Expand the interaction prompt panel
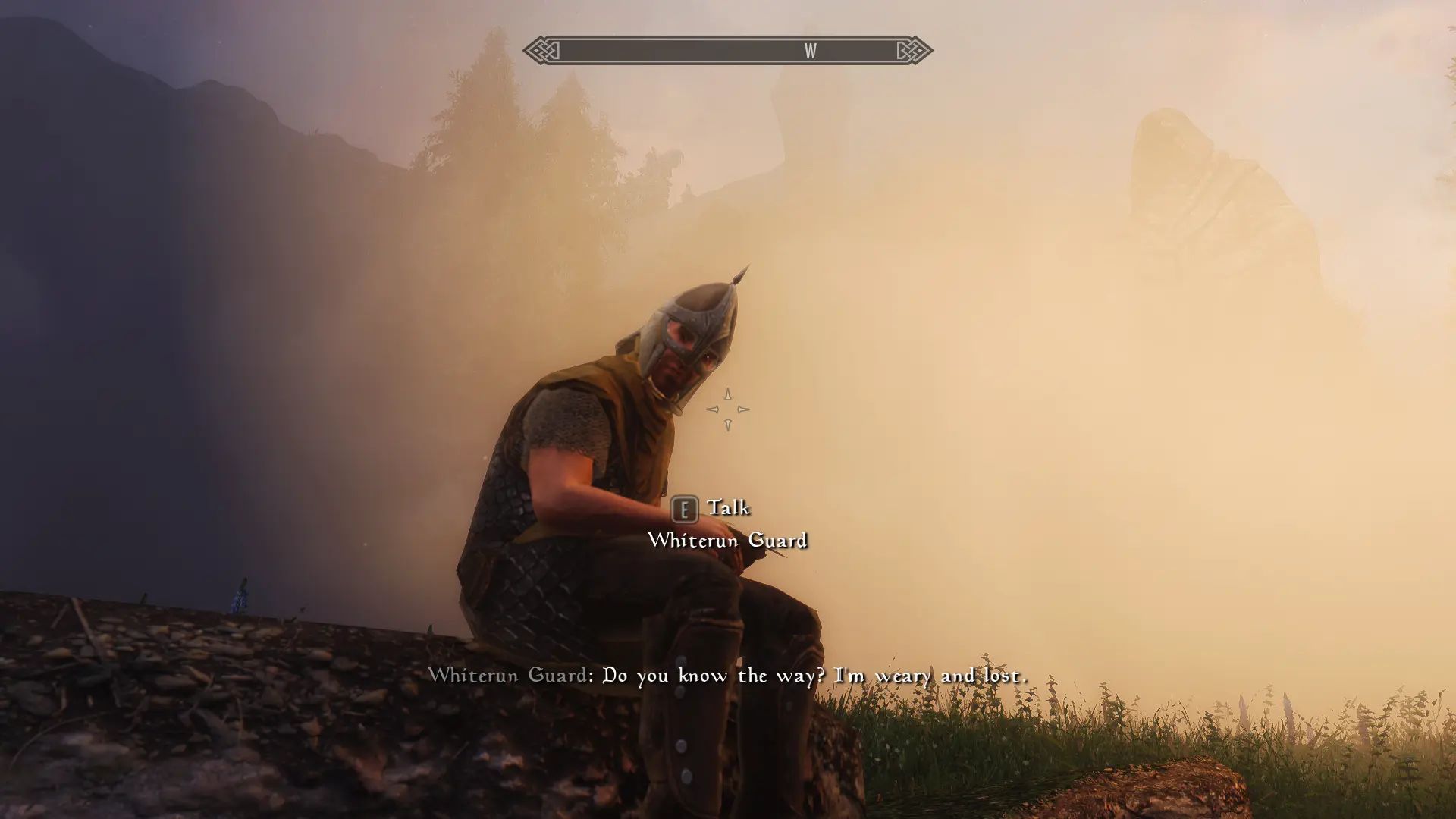This screenshot has width=1456, height=819. pos(728,523)
